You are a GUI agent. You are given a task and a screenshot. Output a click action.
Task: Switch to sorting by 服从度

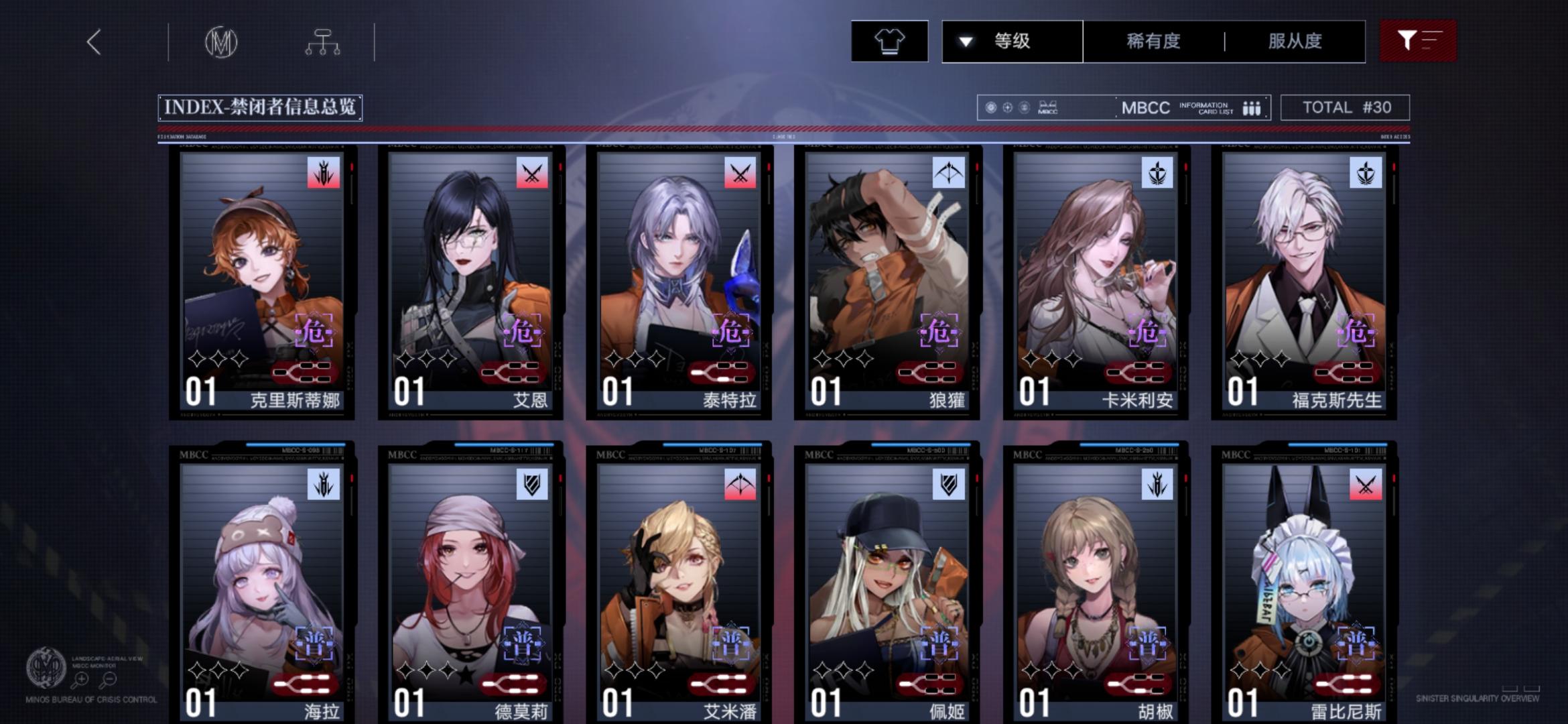coord(1293,41)
